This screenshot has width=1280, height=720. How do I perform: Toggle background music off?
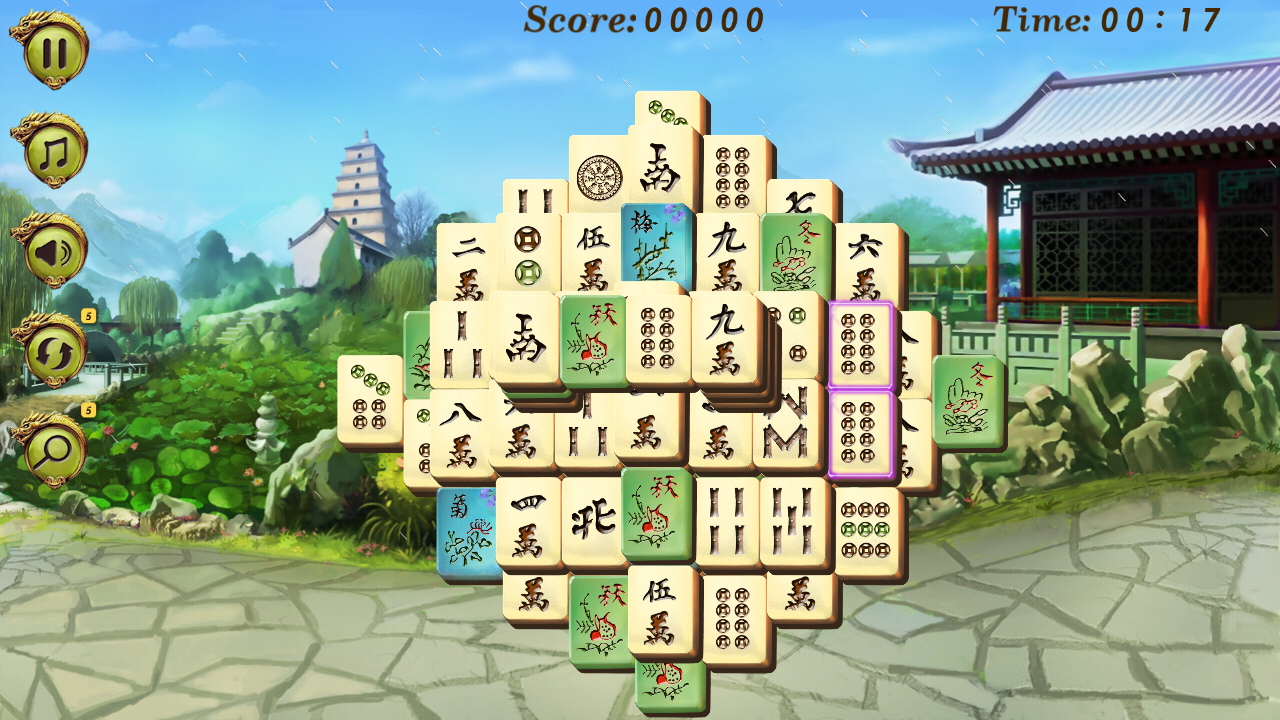(52, 150)
